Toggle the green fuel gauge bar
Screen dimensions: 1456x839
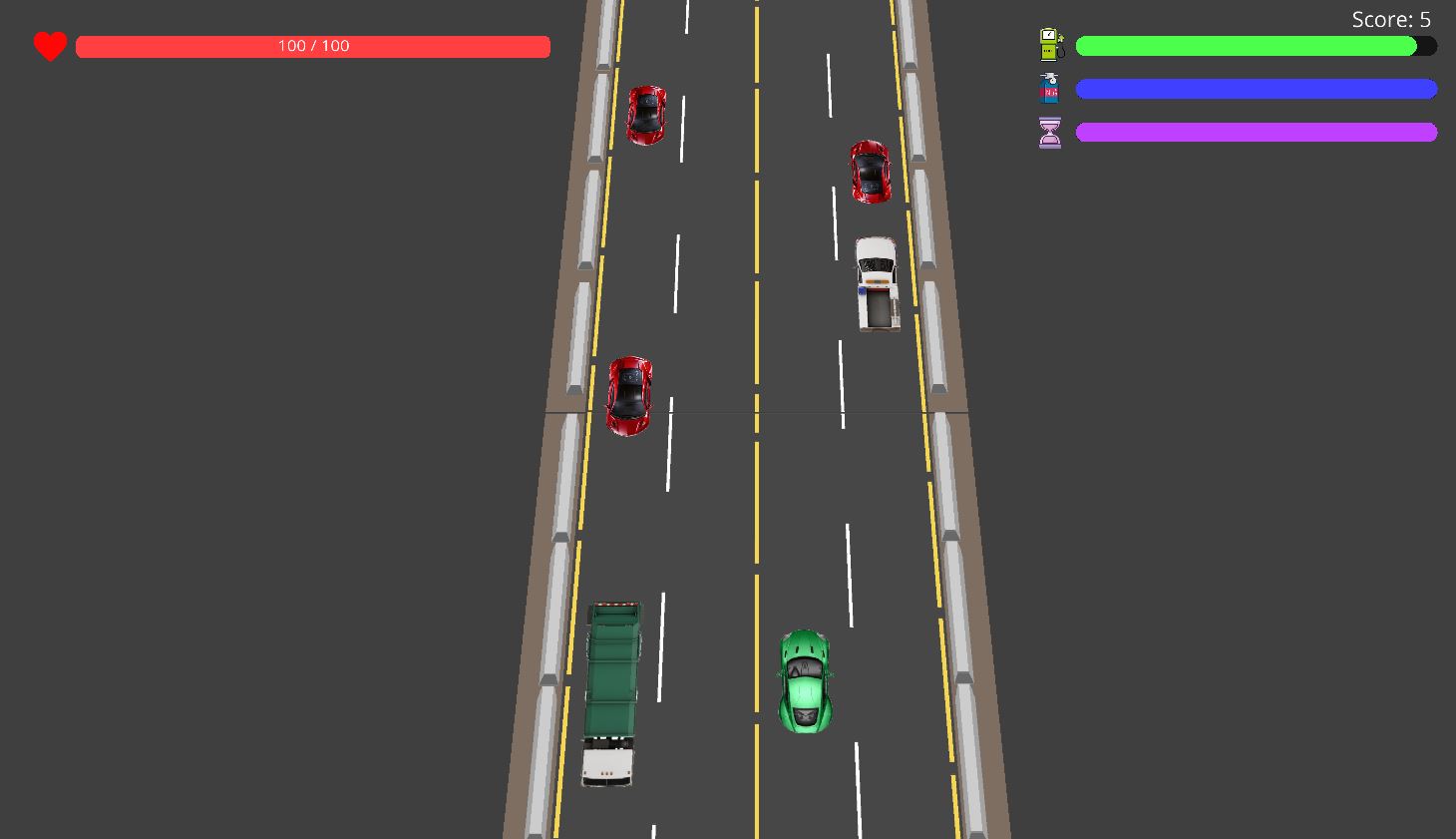[1247, 45]
